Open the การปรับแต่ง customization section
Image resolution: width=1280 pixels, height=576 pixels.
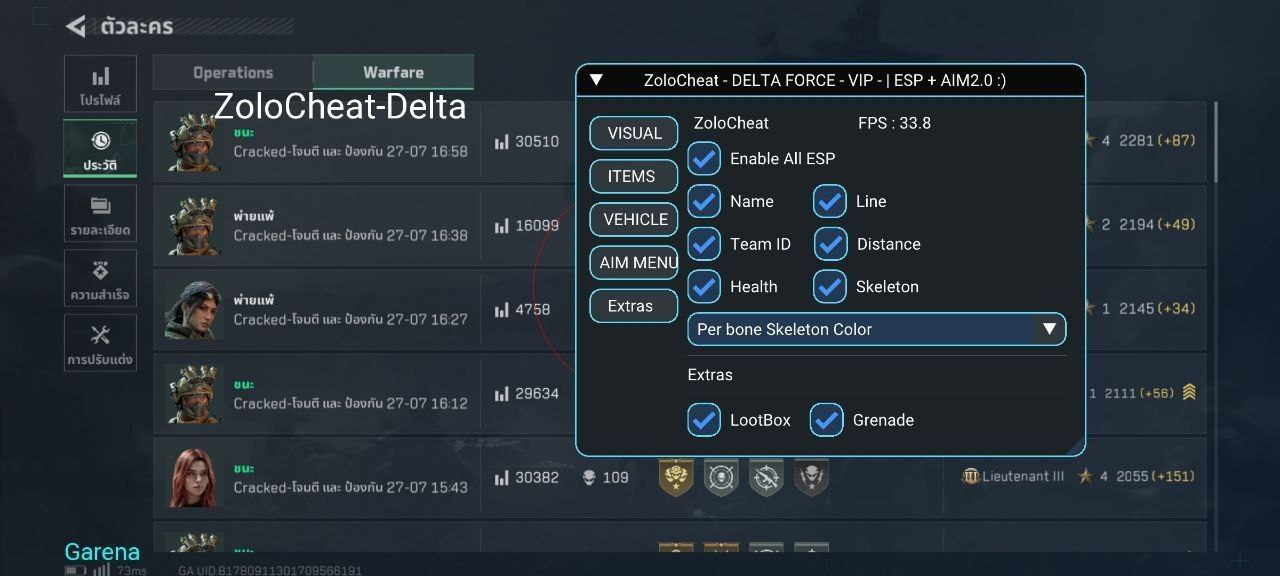(x=100, y=343)
